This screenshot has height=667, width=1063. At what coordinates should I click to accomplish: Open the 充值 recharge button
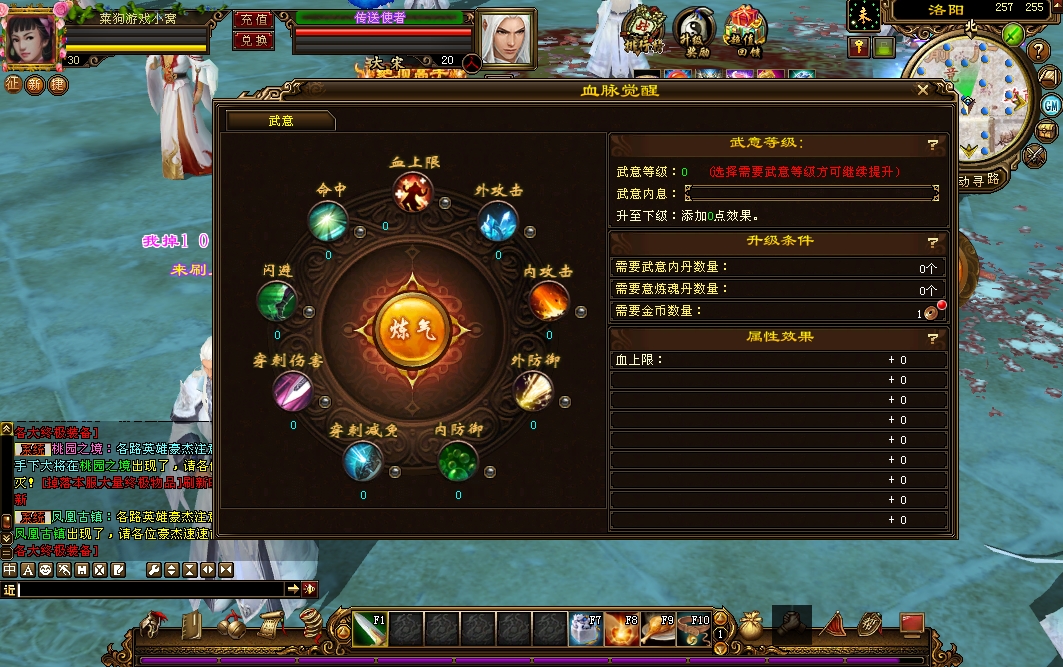coord(254,19)
